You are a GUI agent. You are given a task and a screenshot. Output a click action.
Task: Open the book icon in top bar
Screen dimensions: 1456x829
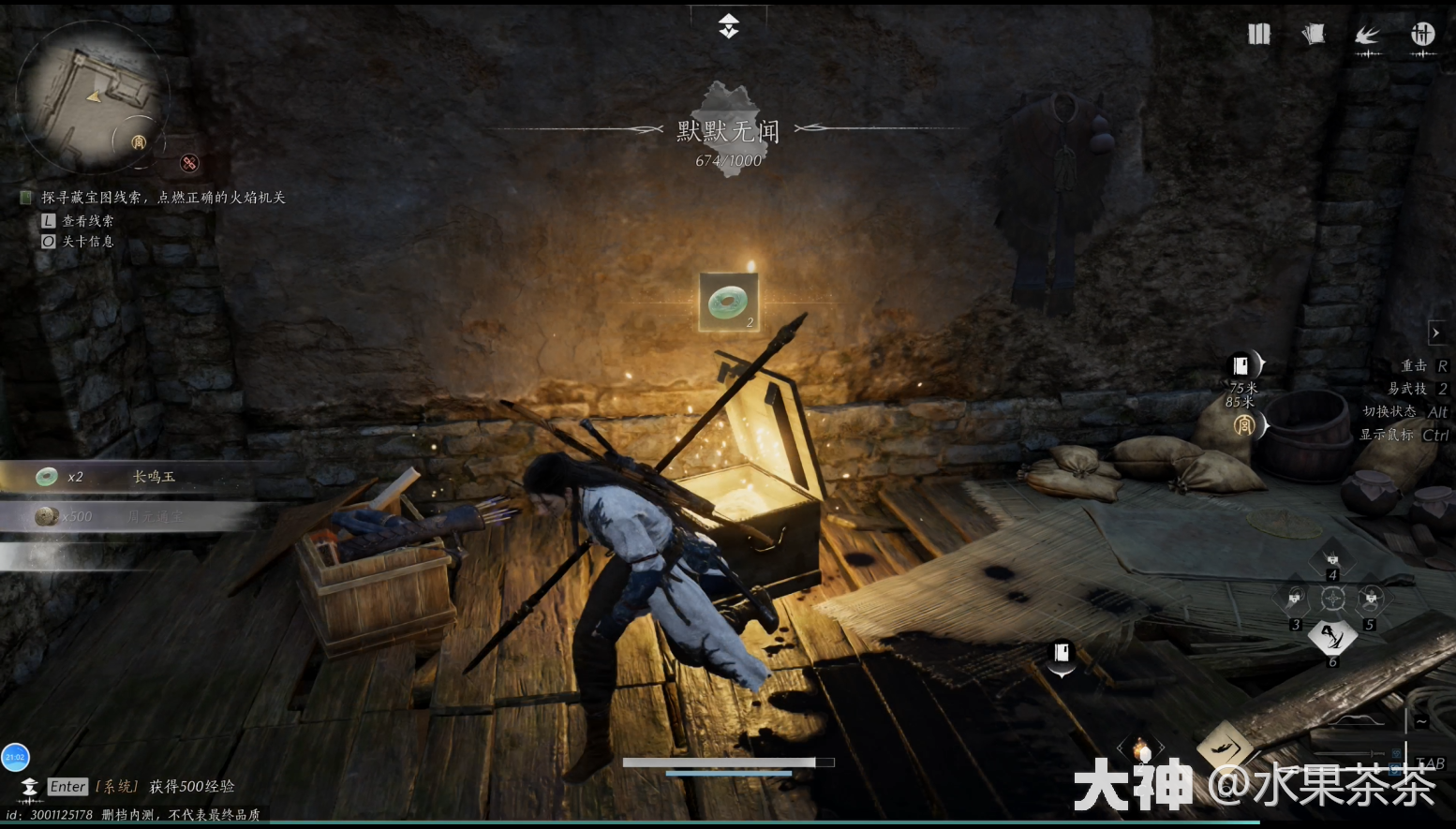click(x=1258, y=35)
